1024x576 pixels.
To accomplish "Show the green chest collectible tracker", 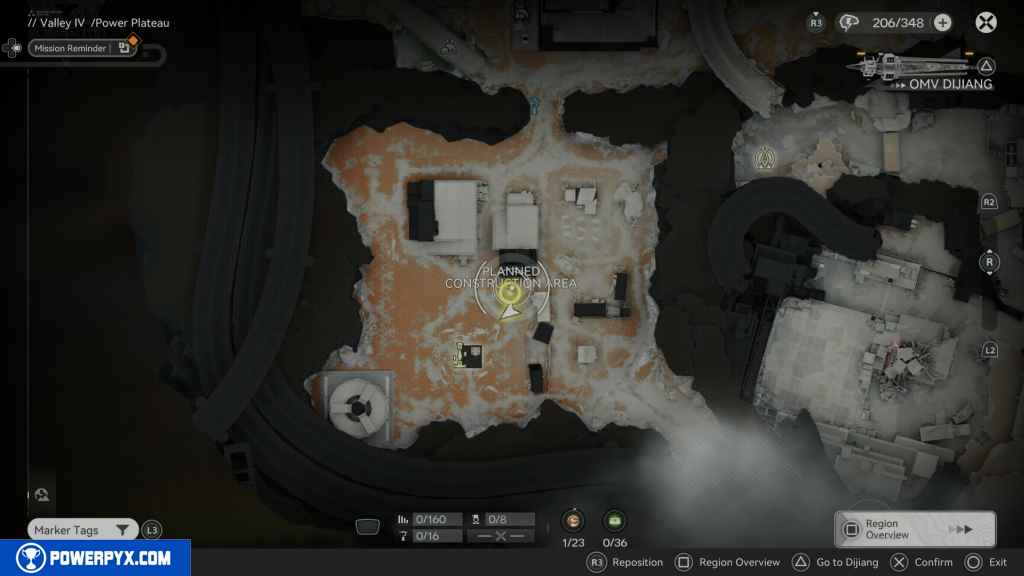I will (x=614, y=520).
